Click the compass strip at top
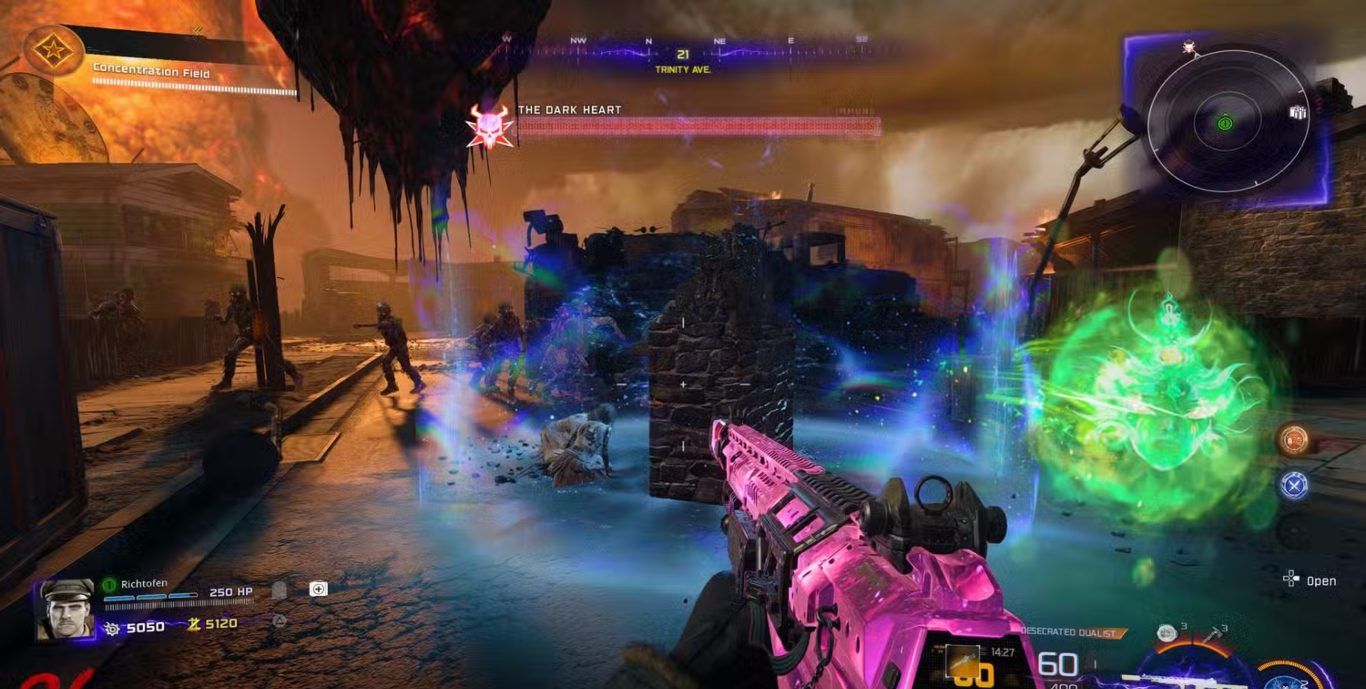 pos(684,44)
